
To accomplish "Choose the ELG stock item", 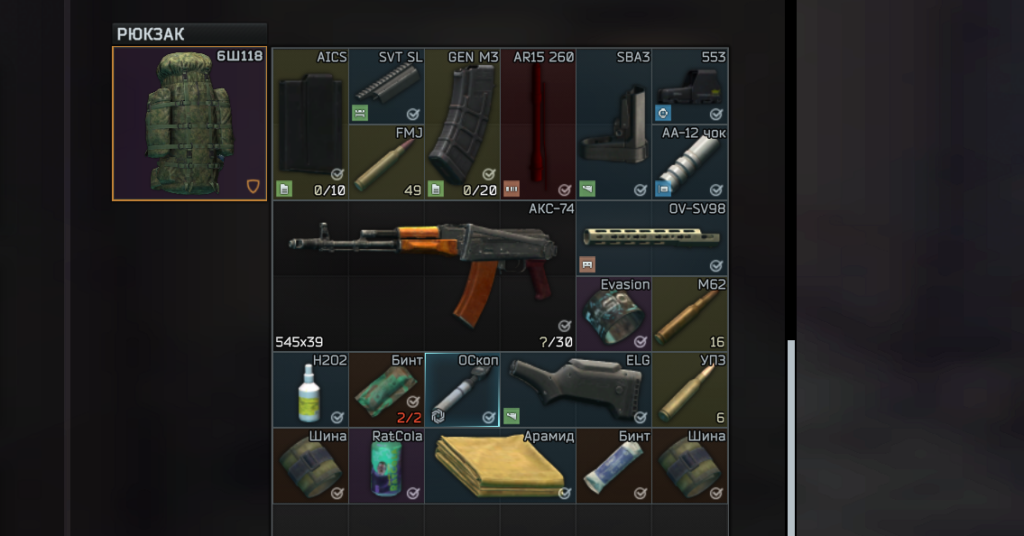I will 576,390.
